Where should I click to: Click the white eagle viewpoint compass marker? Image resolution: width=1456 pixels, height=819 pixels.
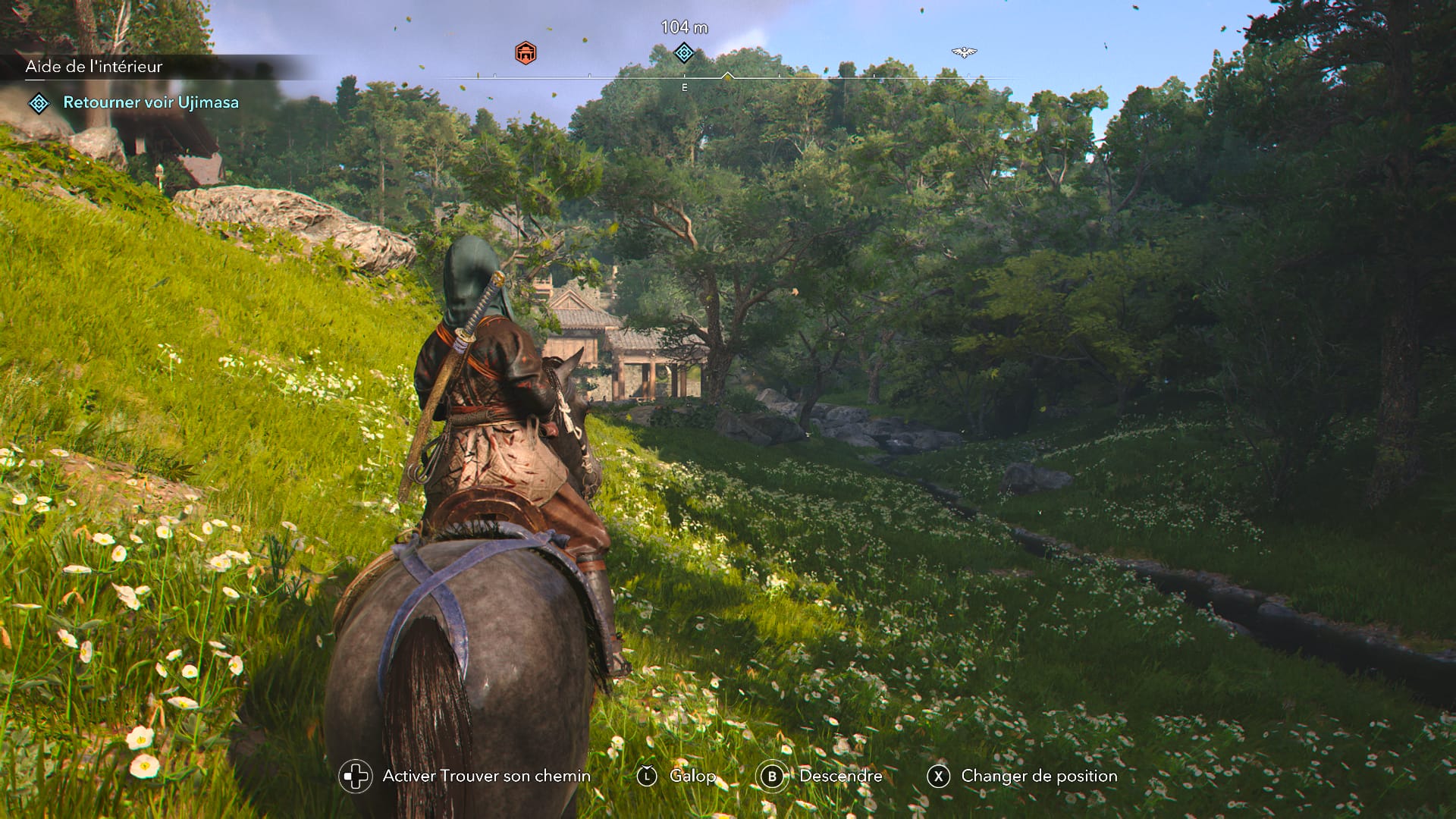click(964, 52)
